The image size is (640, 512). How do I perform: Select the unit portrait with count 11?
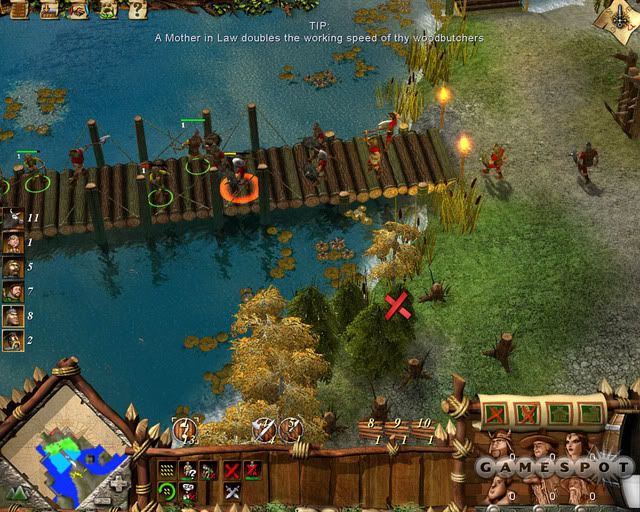13,217
